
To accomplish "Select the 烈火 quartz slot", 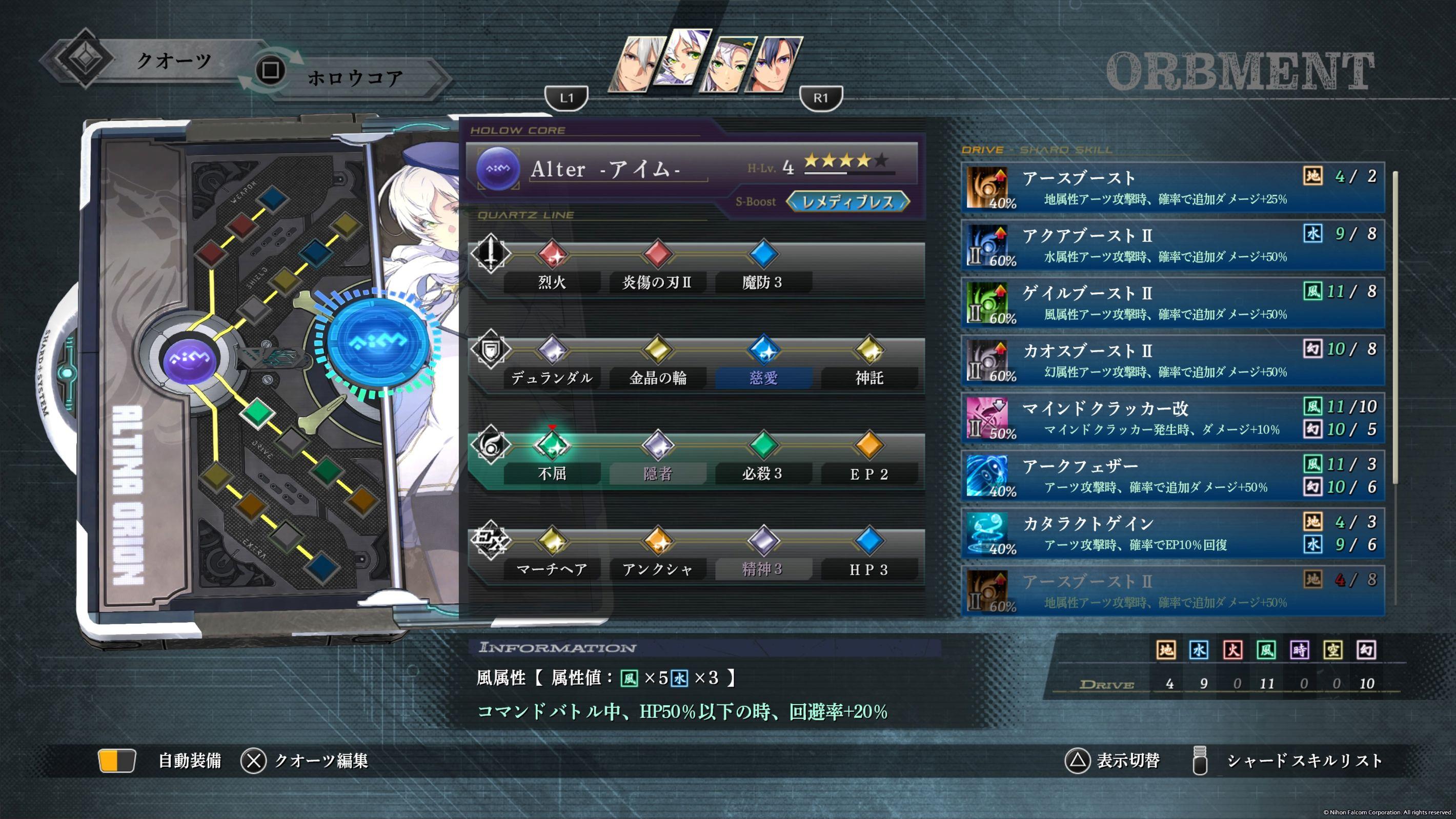I will tap(552, 281).
